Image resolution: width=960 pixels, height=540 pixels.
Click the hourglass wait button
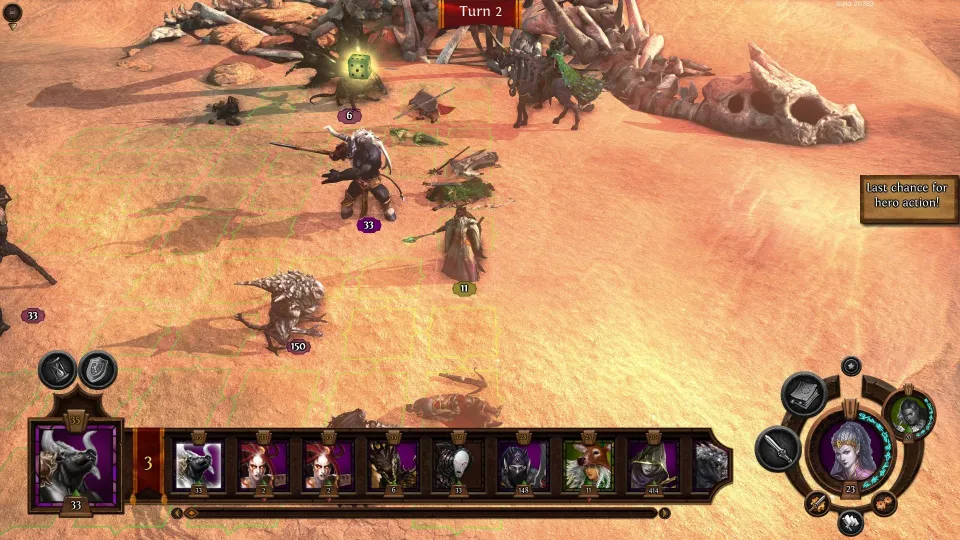pos(58,370)
